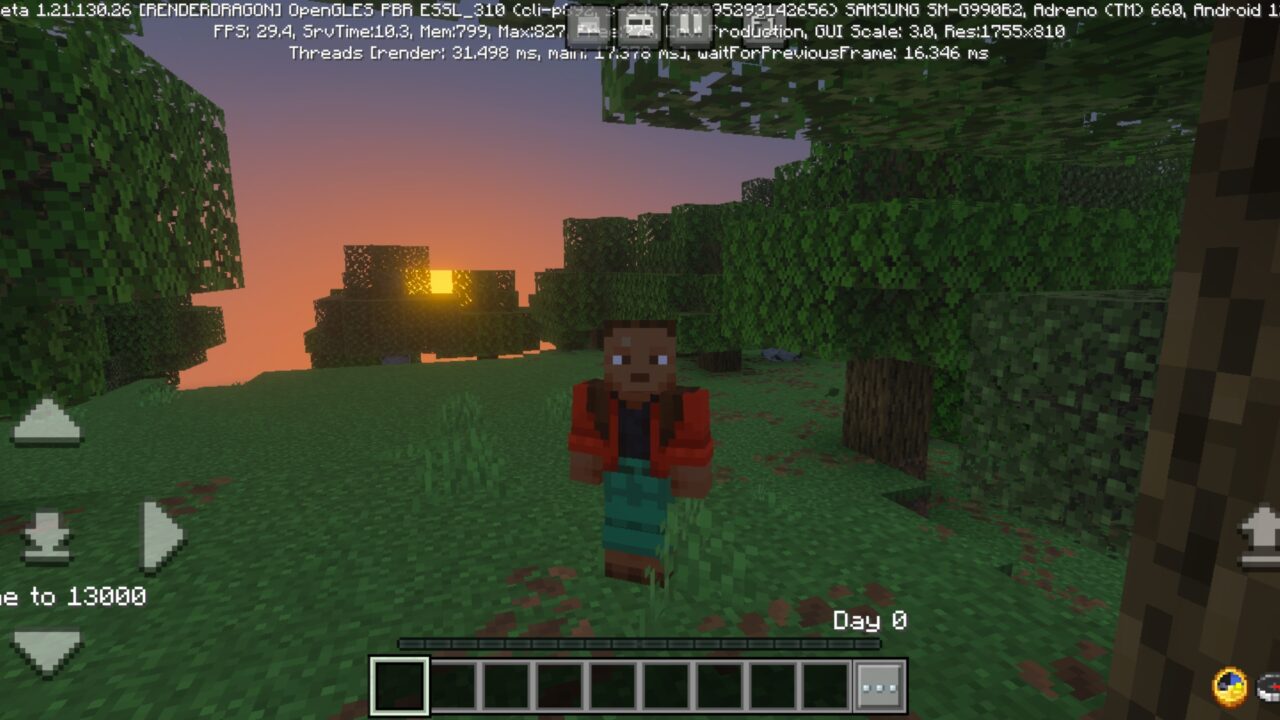The image size is (1280, 720).
Task: Tap the segmented experience bar above the hotbar
Action: click(x=640, y=643)
